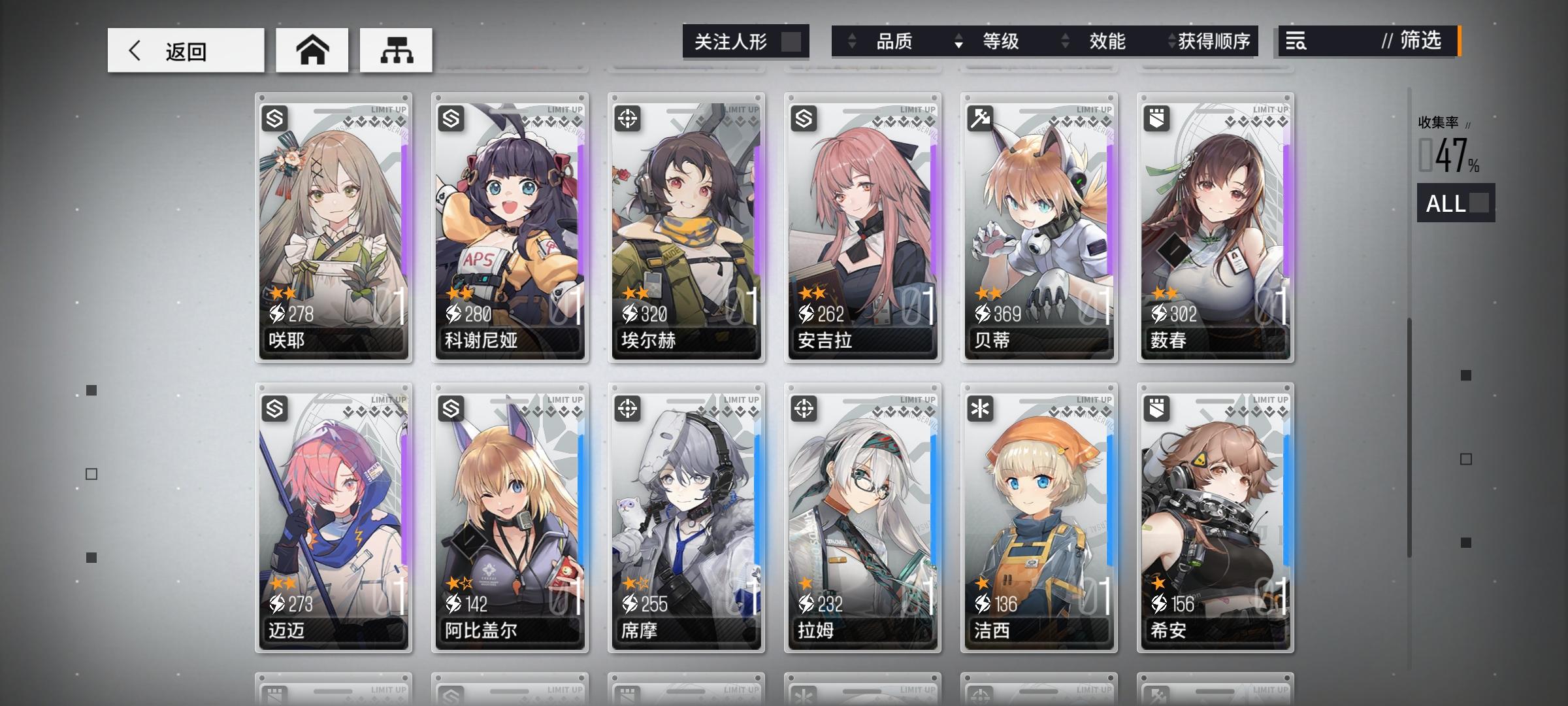This screenshot has width=1568, height=706.
Task: Toggle the 关注人形 checkbox
Action: point(792,41)
